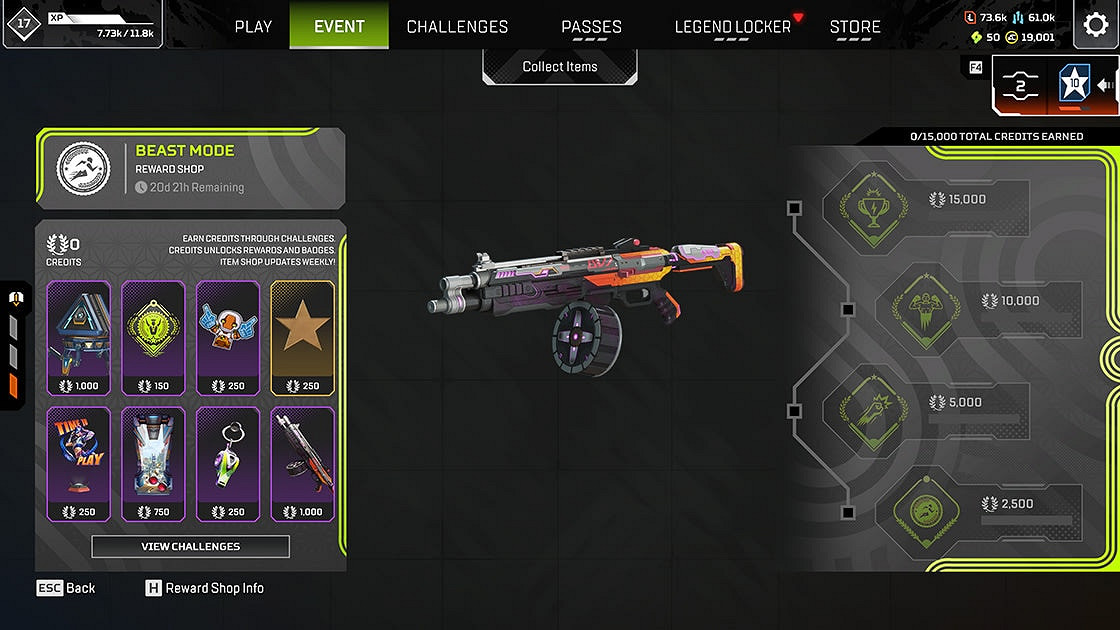
Task: Open the Challenges tab
Action: point(457,27)
